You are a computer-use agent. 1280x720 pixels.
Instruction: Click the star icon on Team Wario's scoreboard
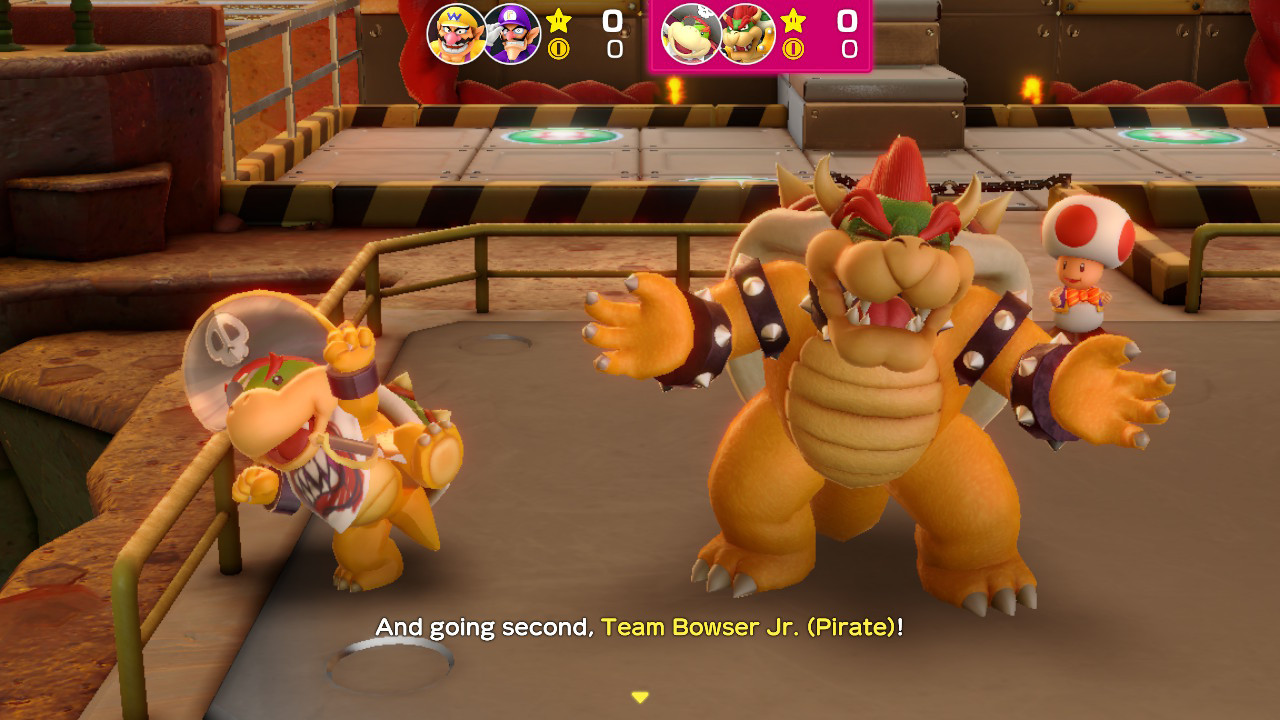(x=557, y=21)
